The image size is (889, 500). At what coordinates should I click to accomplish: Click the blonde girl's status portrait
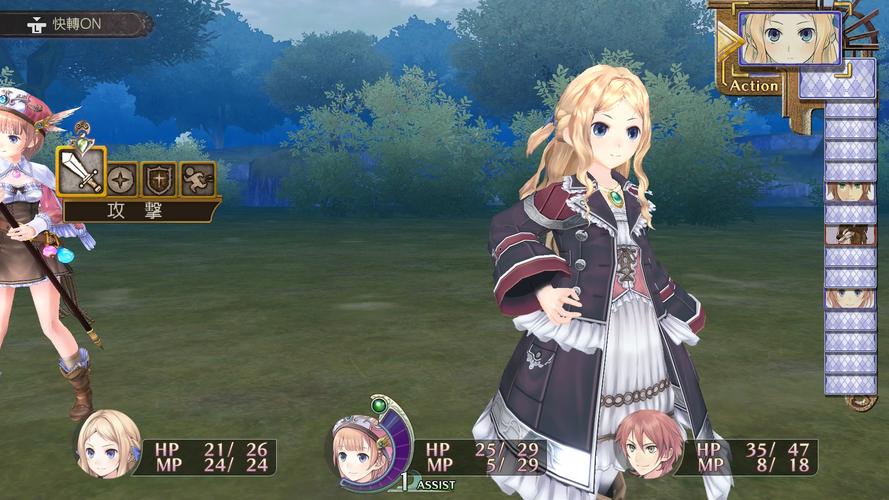pos(108,443)
